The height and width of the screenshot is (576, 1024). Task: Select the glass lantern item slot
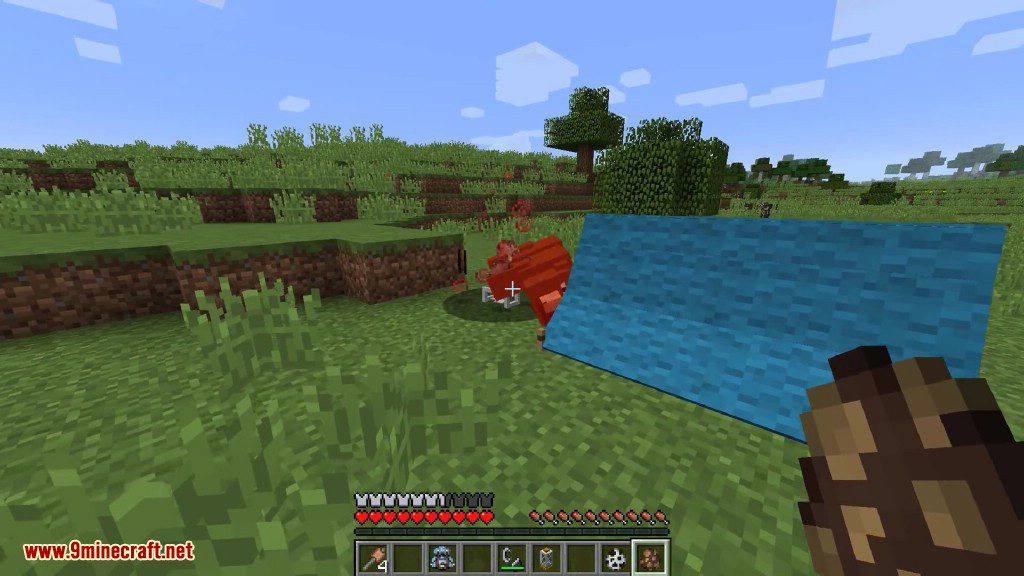546,558
